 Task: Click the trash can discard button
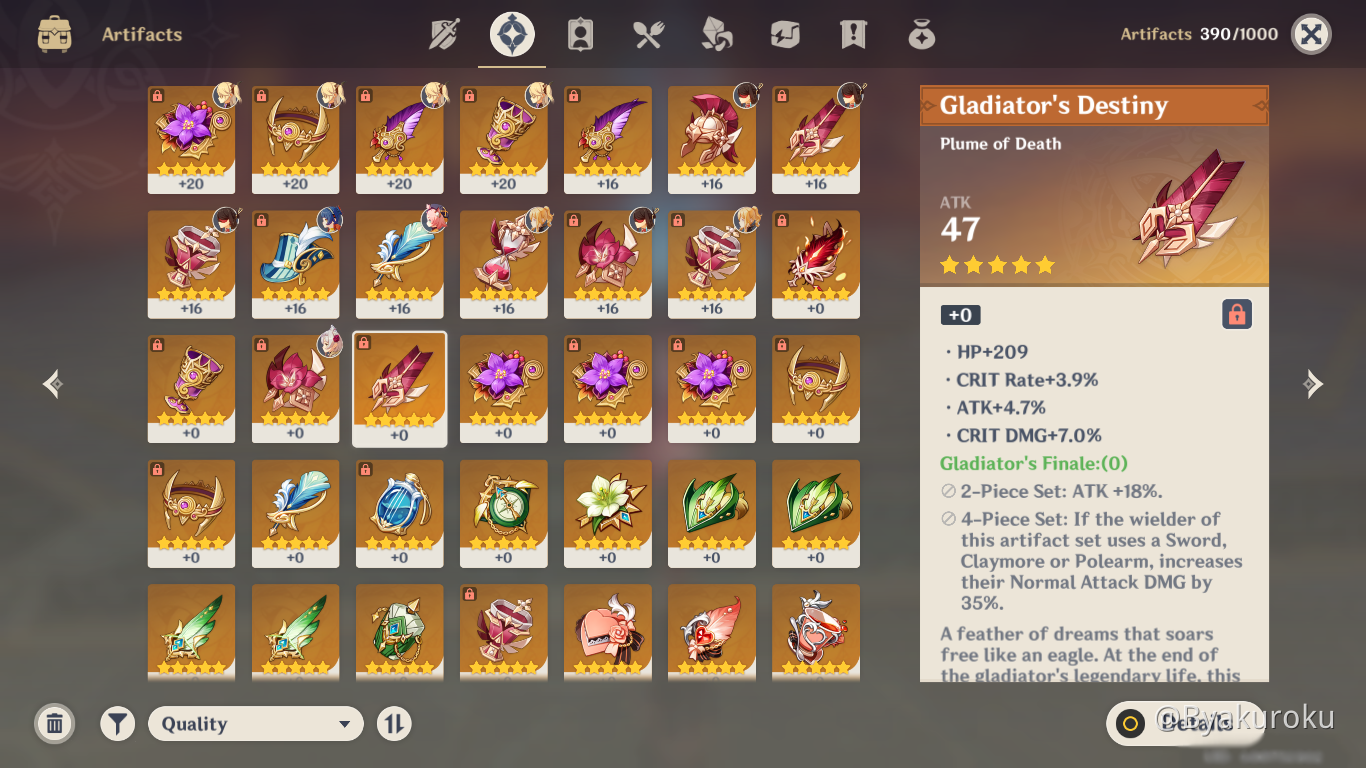point(55,724)
